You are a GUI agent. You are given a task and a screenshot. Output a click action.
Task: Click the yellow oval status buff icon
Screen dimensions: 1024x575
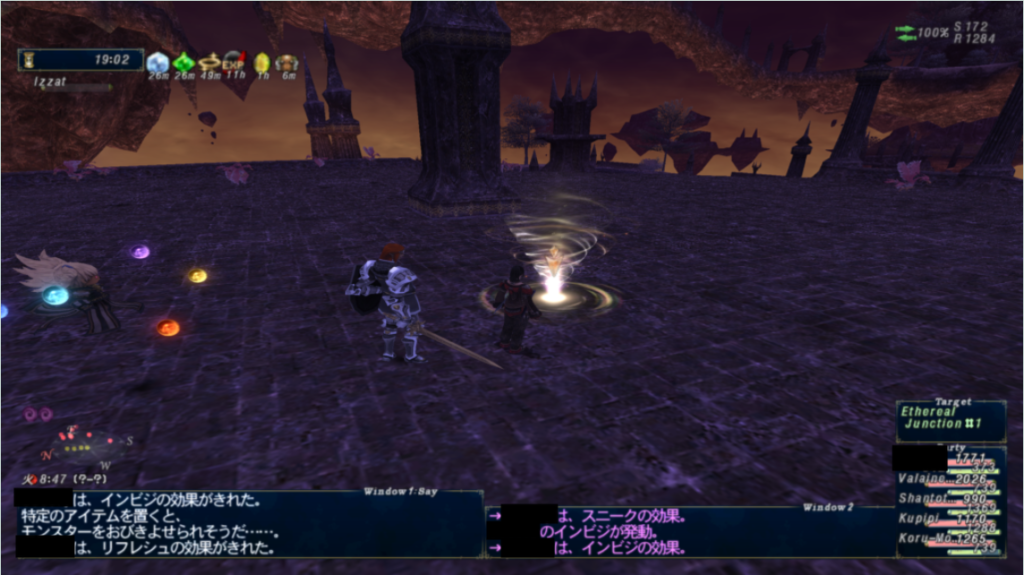tap(262, 62)
